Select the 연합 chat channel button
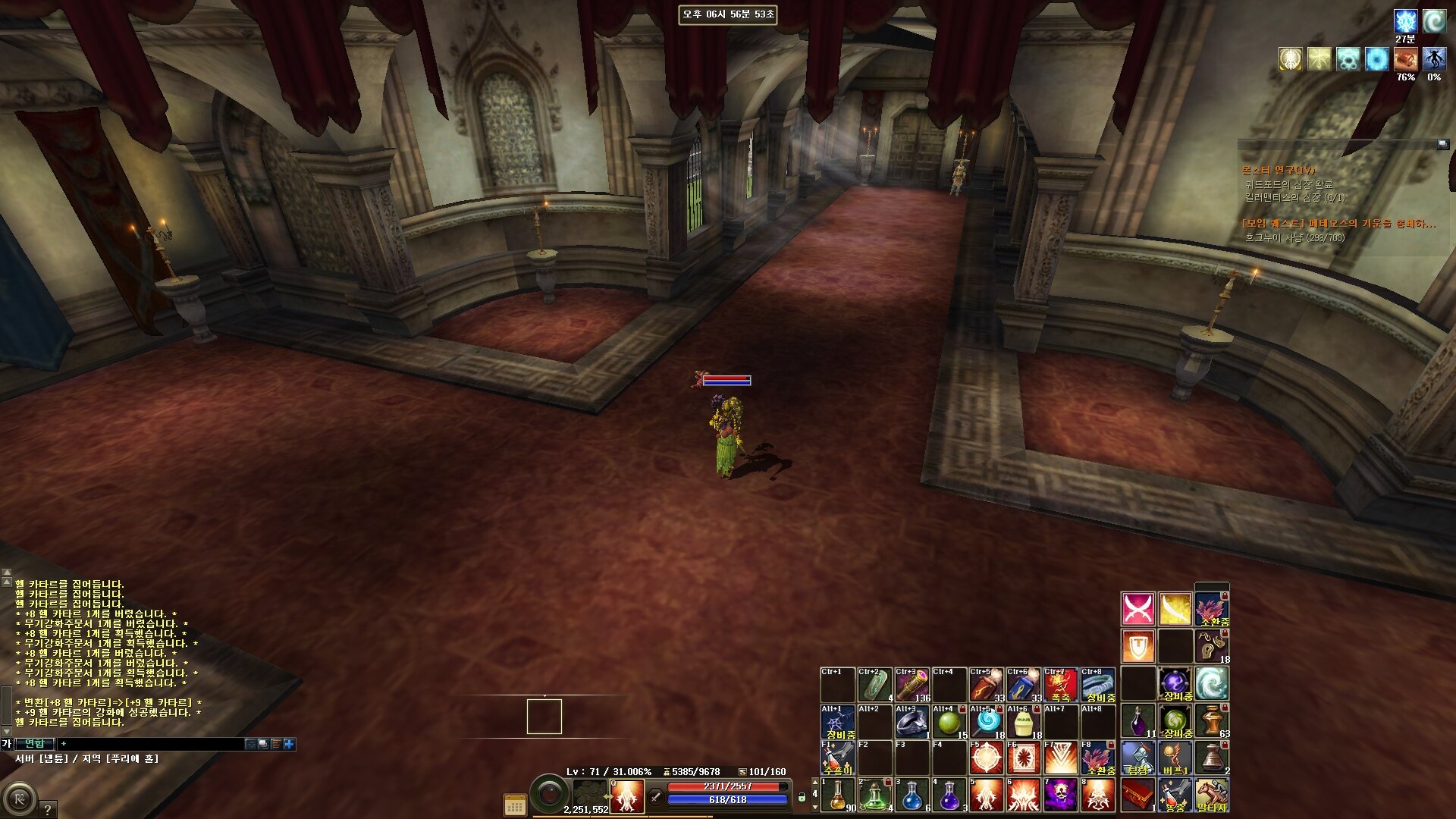1456x819 pixels. coord(35,744)
